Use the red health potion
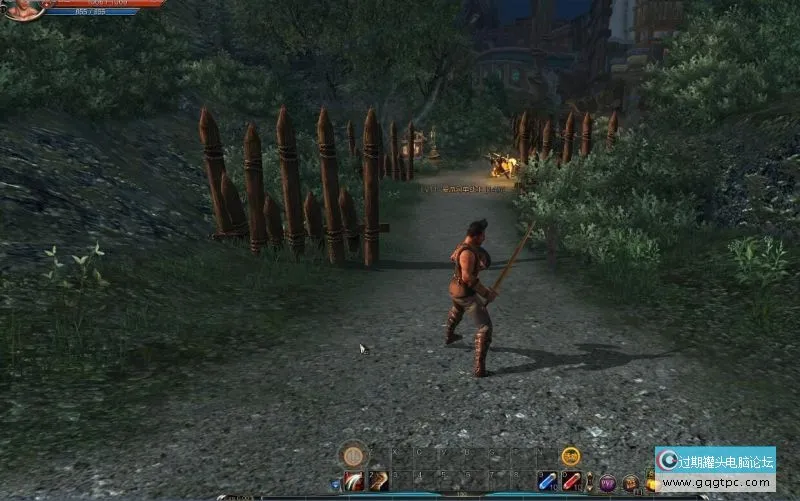Screen dimensions: 800x501 click(x=571, y=482)
